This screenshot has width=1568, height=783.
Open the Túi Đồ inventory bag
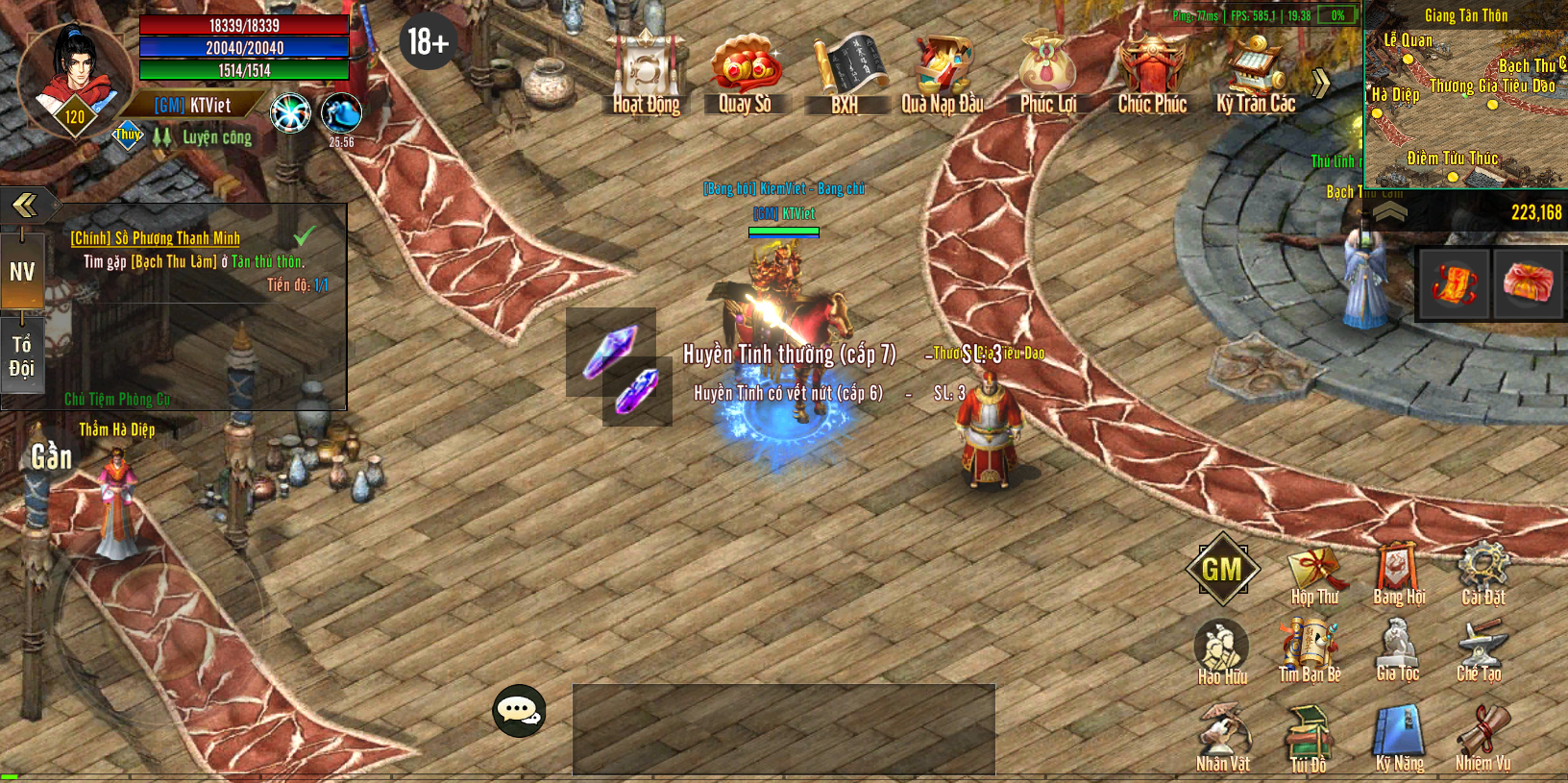pyautogui.click(x=1308, y=738)
